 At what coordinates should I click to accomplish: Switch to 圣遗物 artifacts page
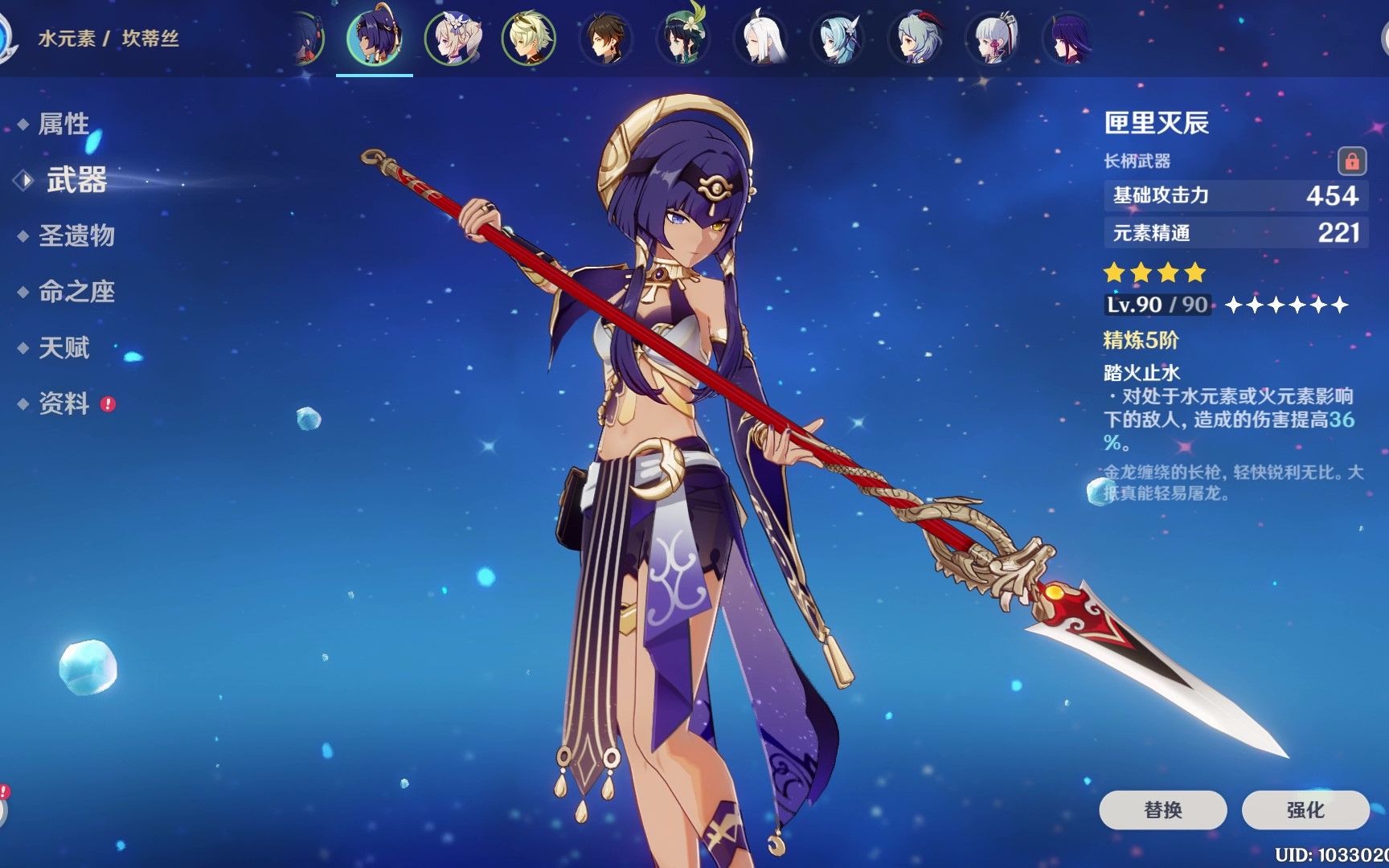76,235
